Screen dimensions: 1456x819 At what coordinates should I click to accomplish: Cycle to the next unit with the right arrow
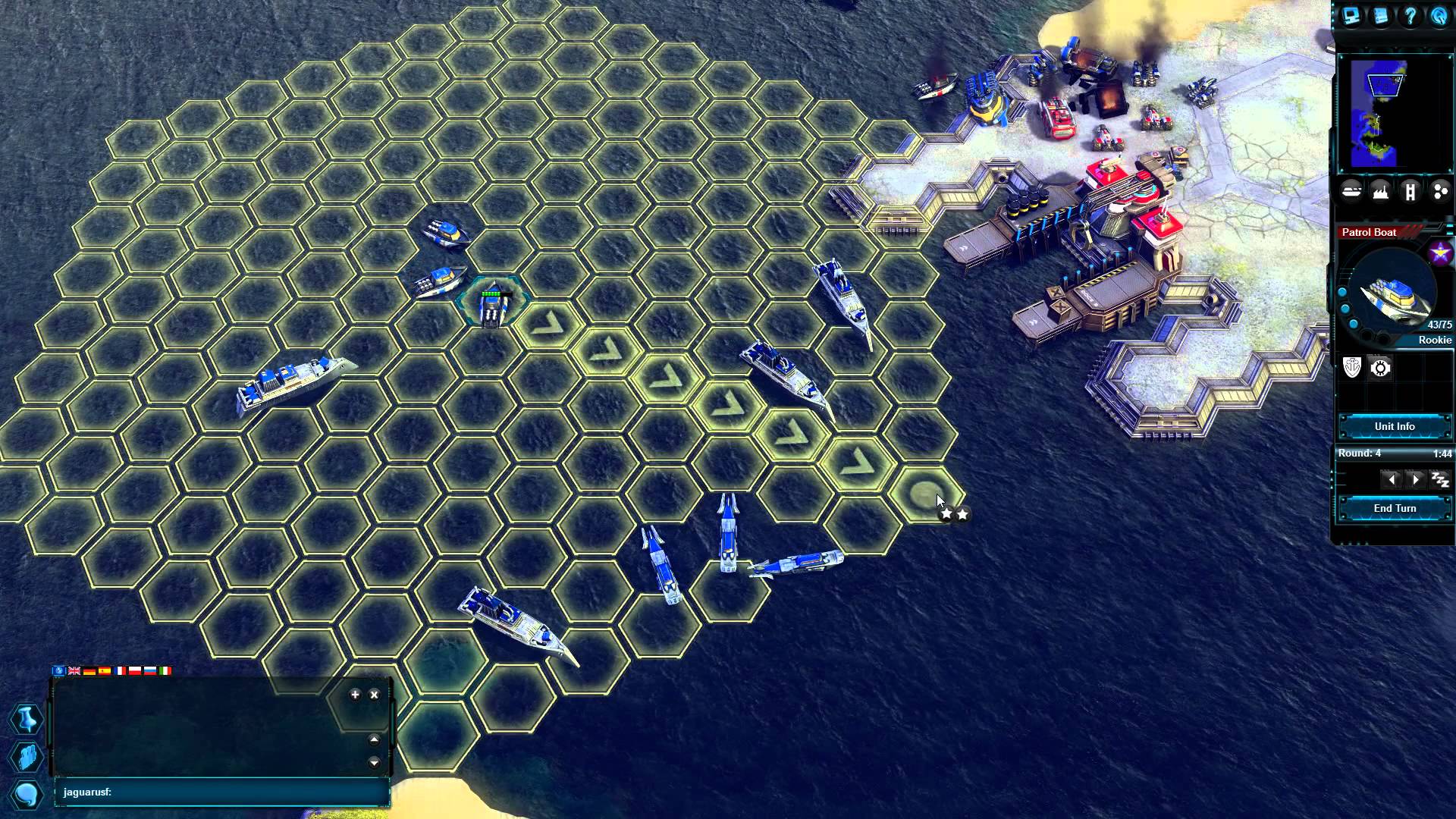[1416, 479]
